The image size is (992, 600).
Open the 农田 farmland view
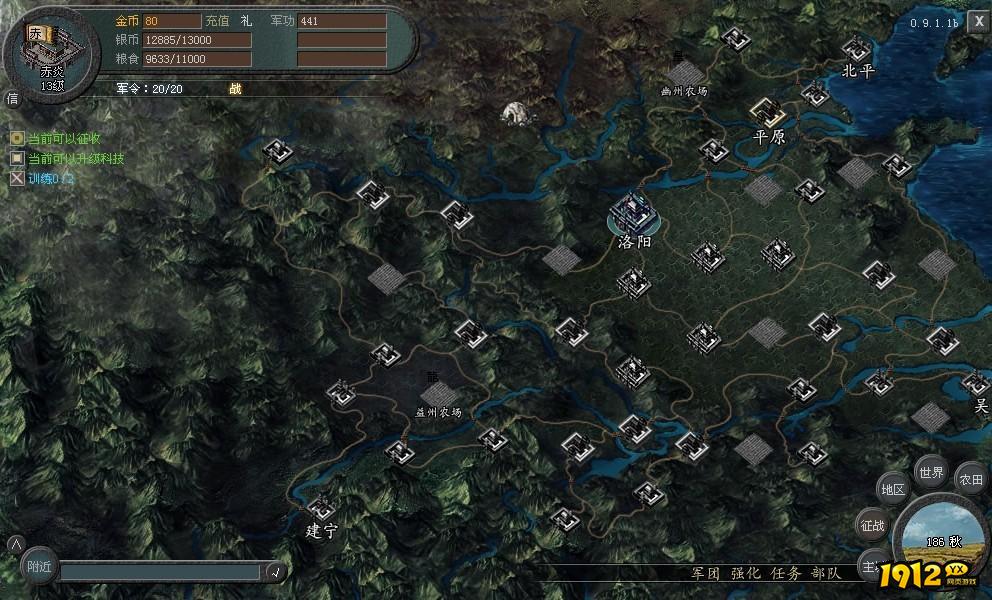pyautogui.click(x=971, y=480)
